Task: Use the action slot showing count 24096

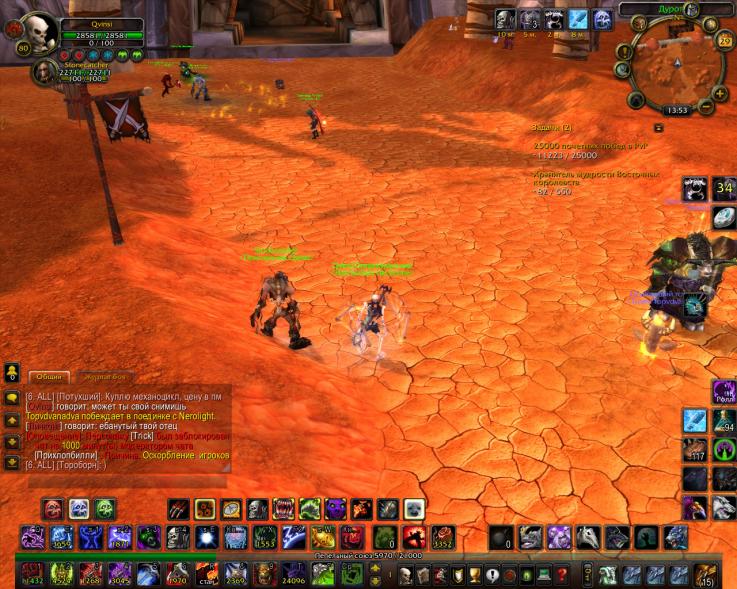Action: coord(294,574)
